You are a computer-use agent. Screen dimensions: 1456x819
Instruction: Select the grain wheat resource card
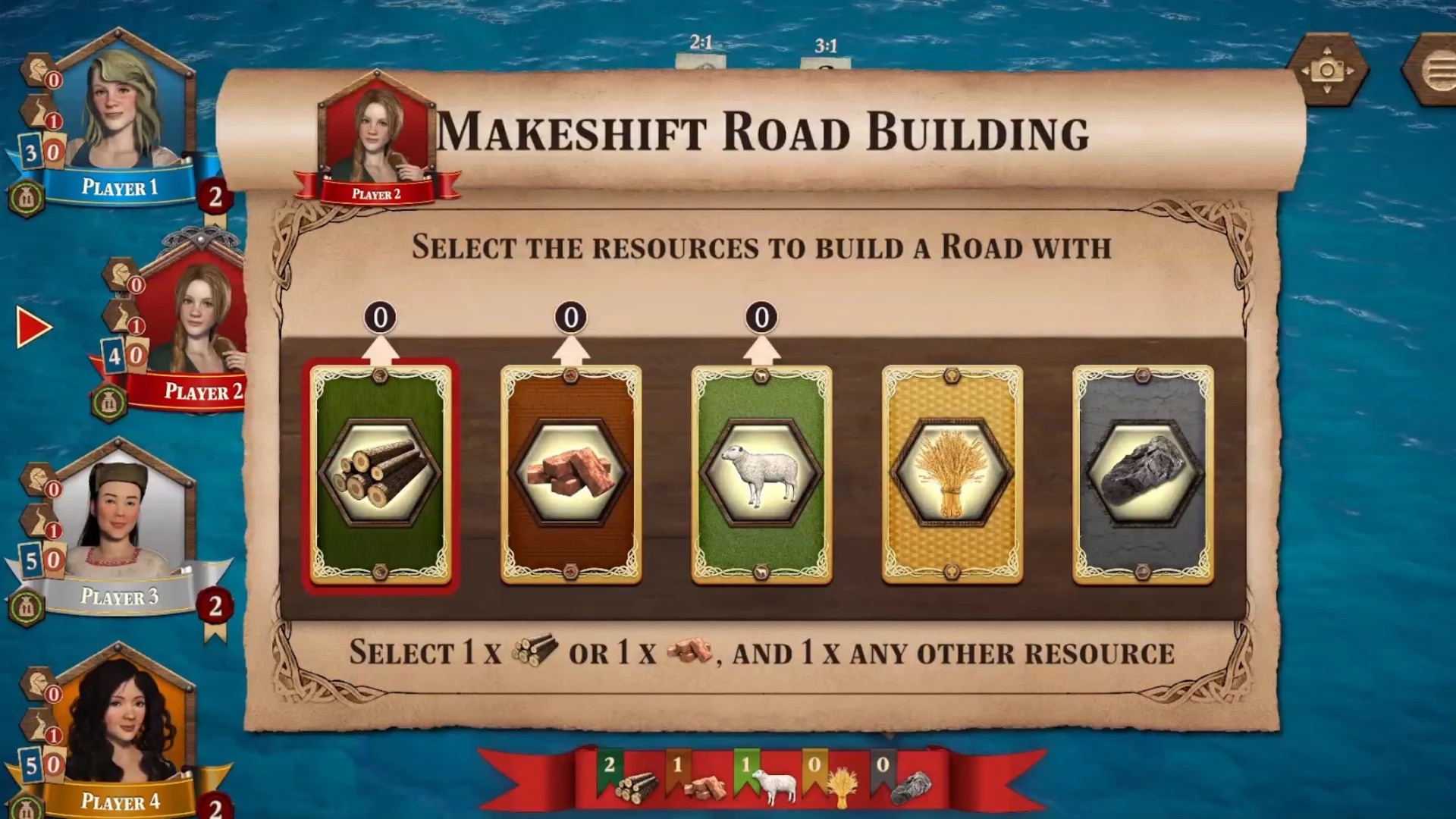pos(952,475)
